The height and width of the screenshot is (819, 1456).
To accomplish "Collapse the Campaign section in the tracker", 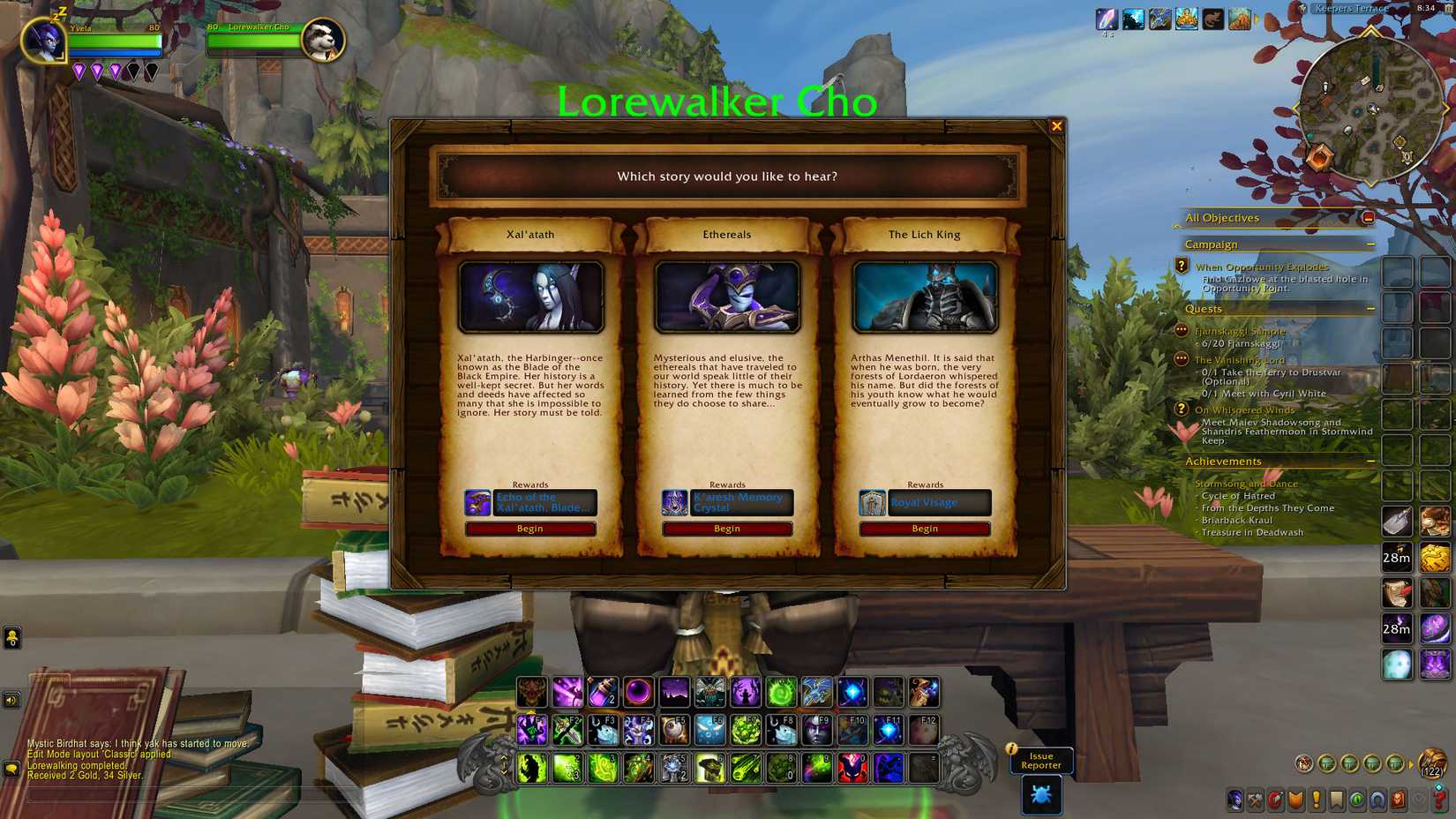I will tap(1370, 244).
